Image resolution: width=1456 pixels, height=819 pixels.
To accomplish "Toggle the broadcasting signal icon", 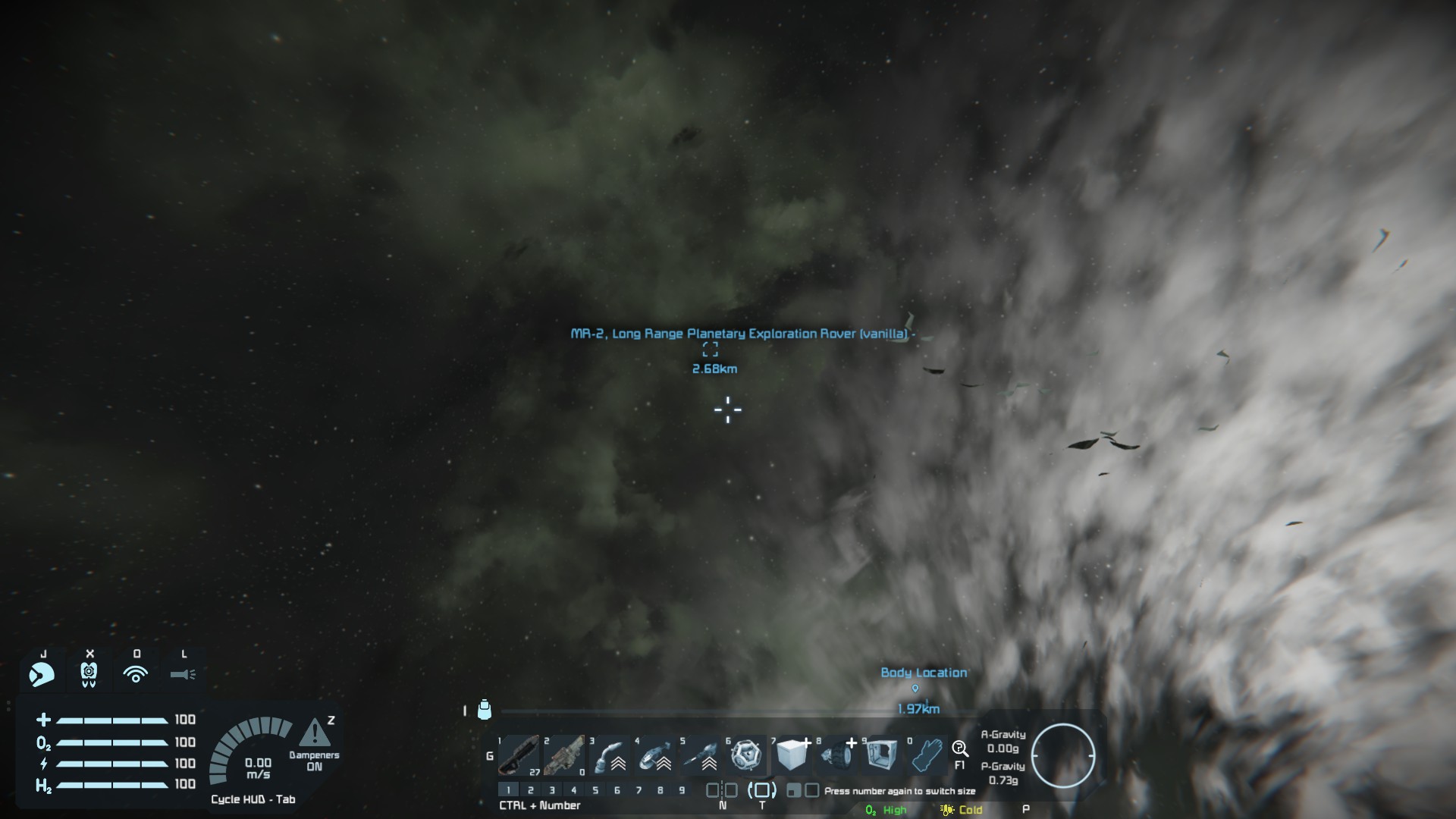I will click(136, 673).
